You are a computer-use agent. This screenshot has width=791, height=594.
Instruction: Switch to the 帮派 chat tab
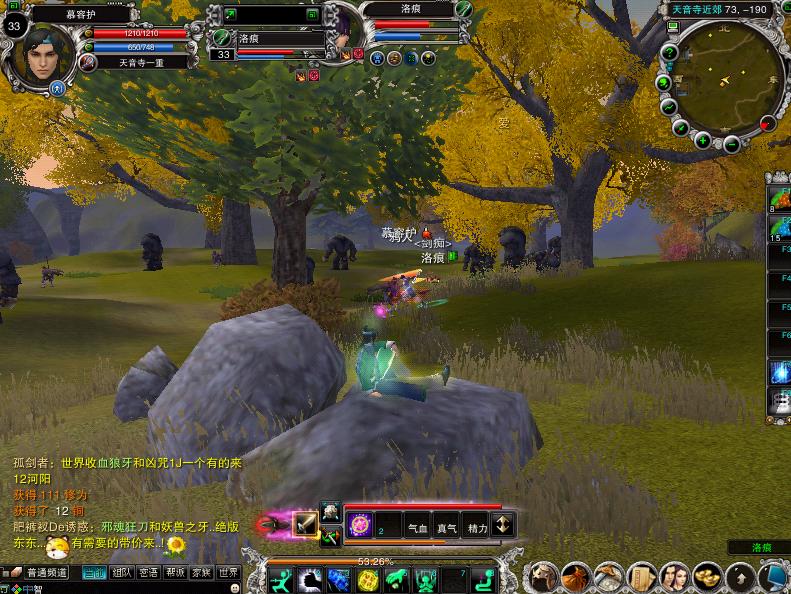(176, 573)
